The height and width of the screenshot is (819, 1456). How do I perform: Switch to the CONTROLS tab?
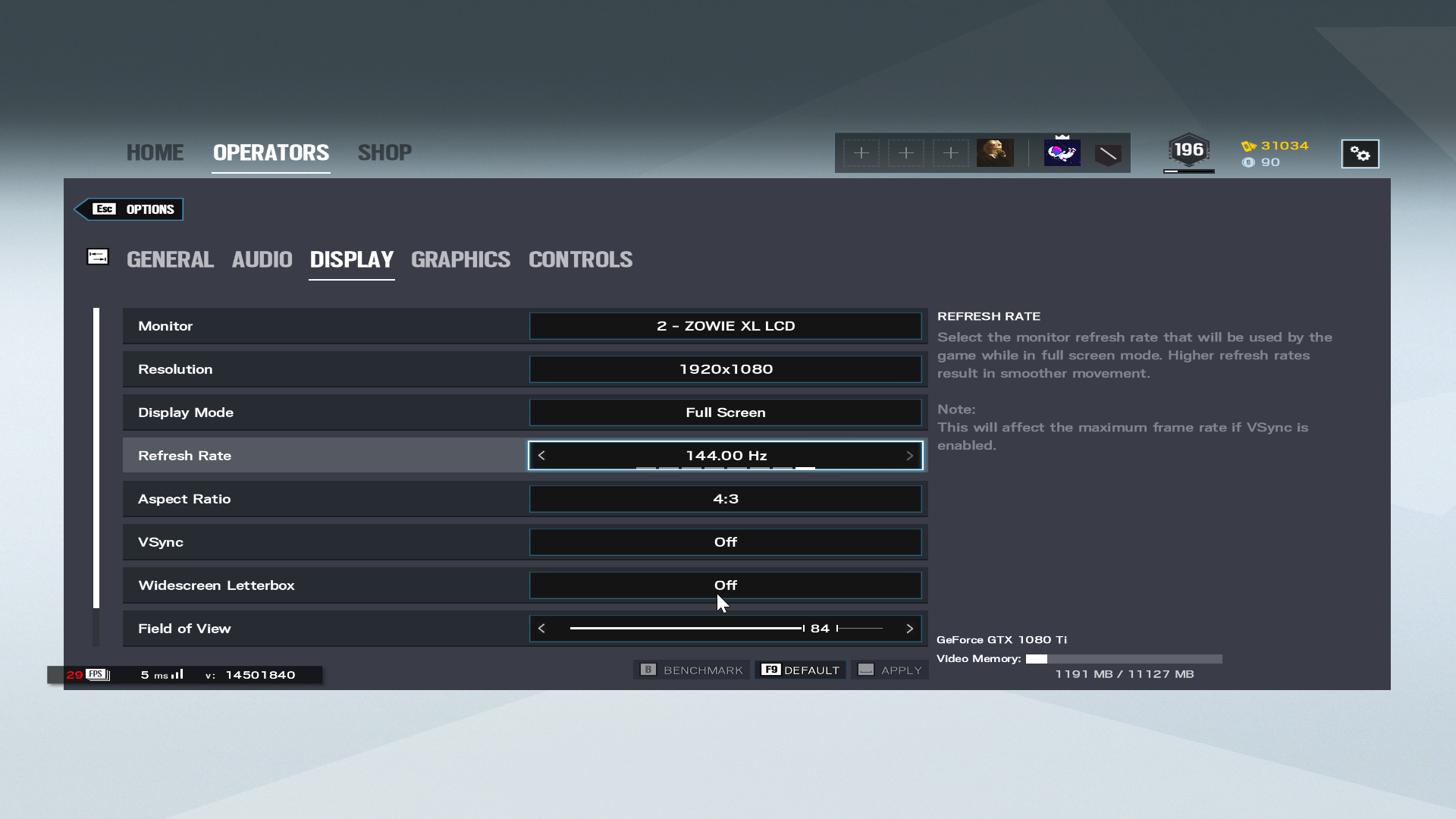[x=580, y=259]
